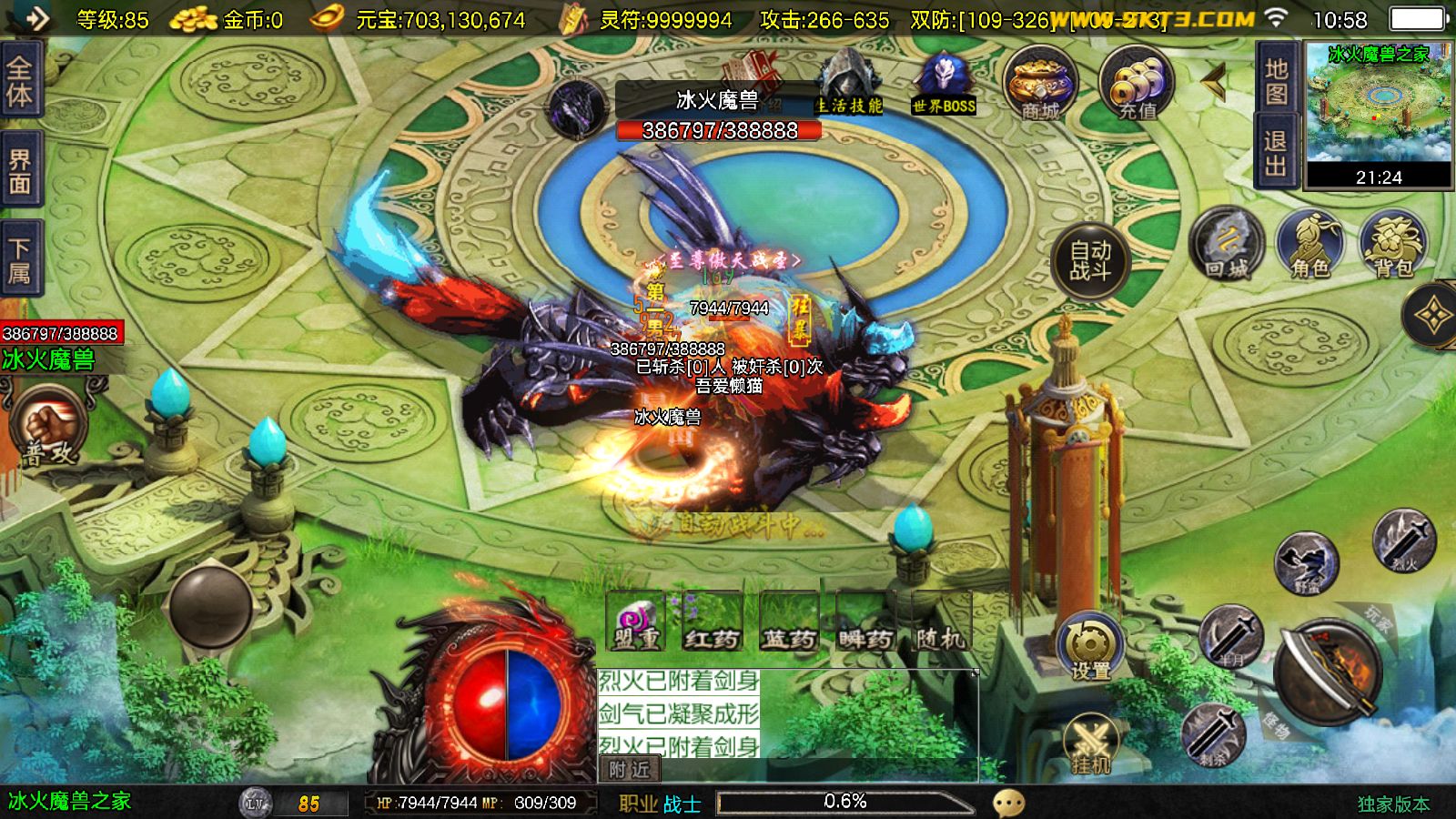
Task: Activate the 烈火 fire sword skill
Action: [1403, 541]
